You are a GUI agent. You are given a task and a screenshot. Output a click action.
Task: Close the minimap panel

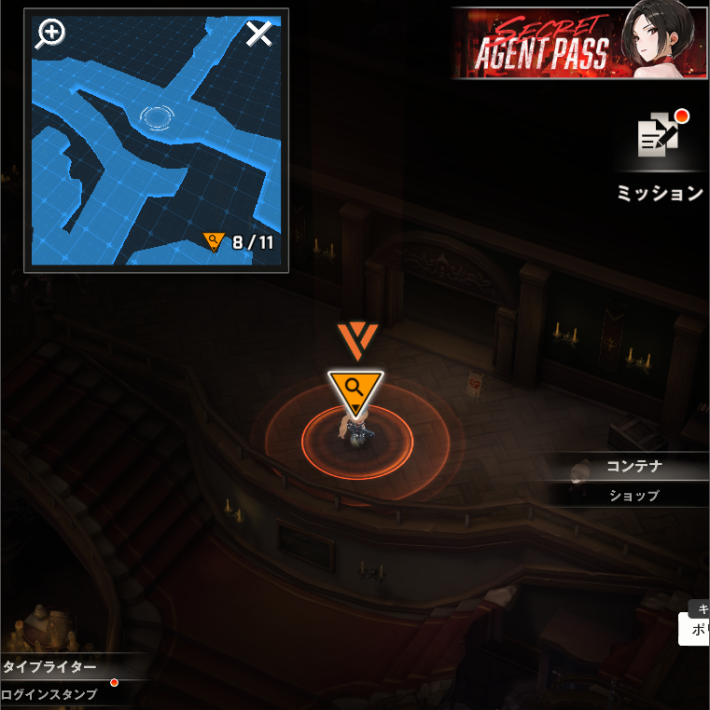pos(259,35)
